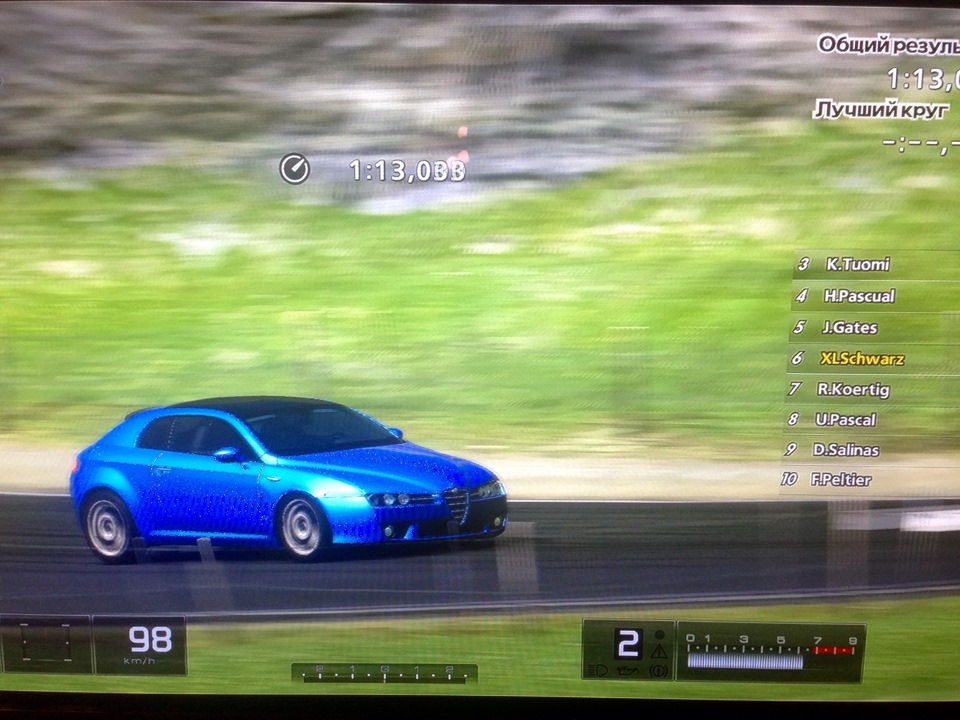
Task: Select the highlighted XLSchwarz row
Action: [862, 358]
